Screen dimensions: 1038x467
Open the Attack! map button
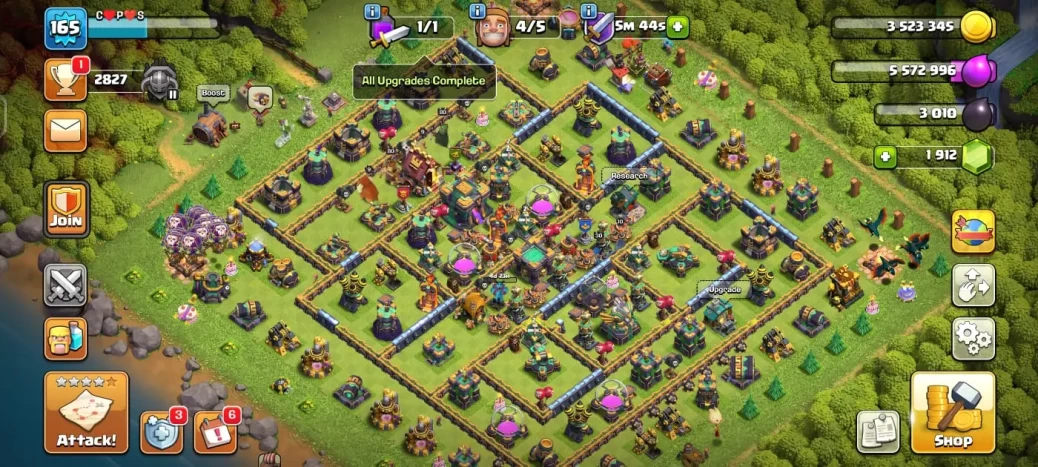[x=86, y=412]
